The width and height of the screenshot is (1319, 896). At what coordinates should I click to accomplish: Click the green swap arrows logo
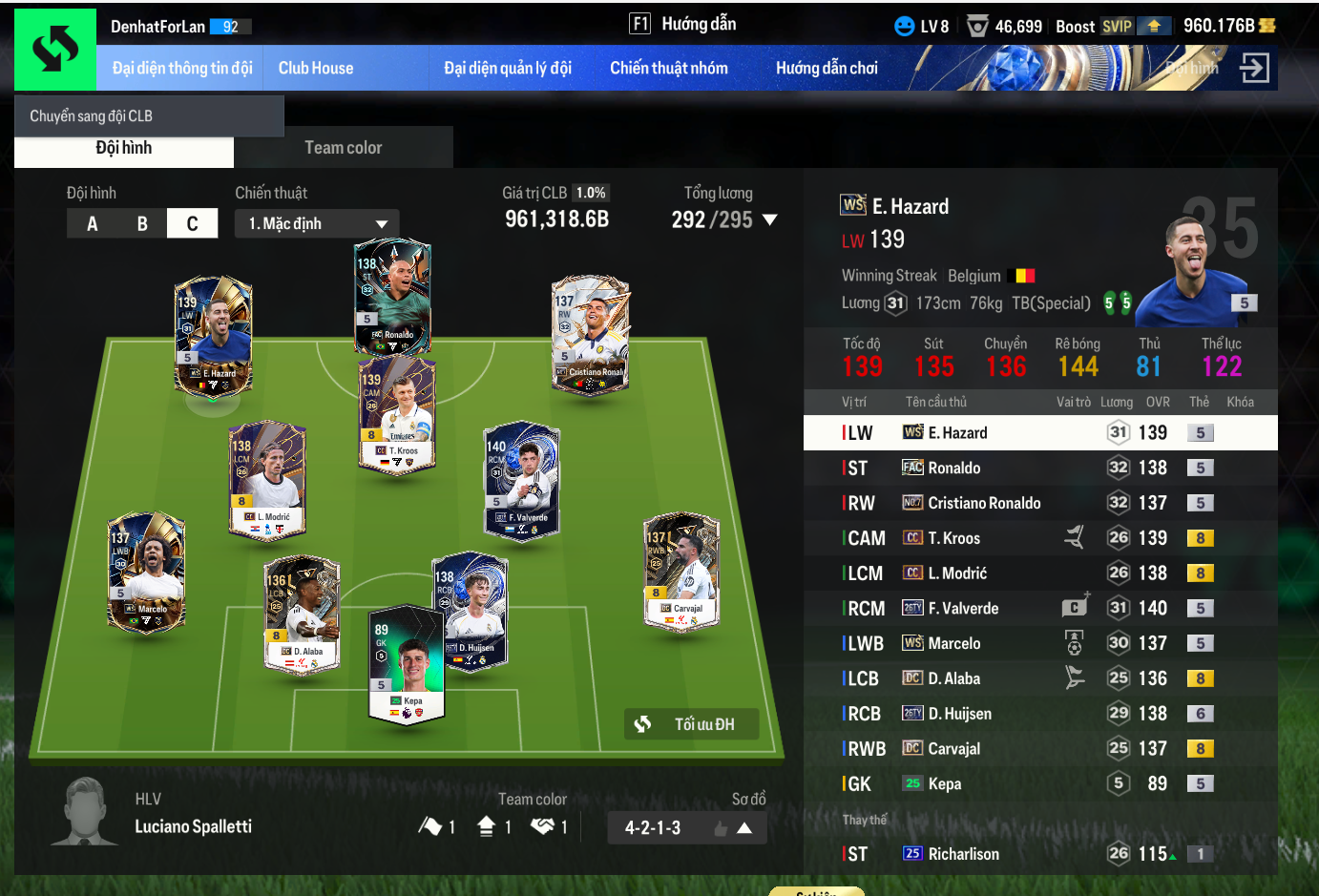55,50
